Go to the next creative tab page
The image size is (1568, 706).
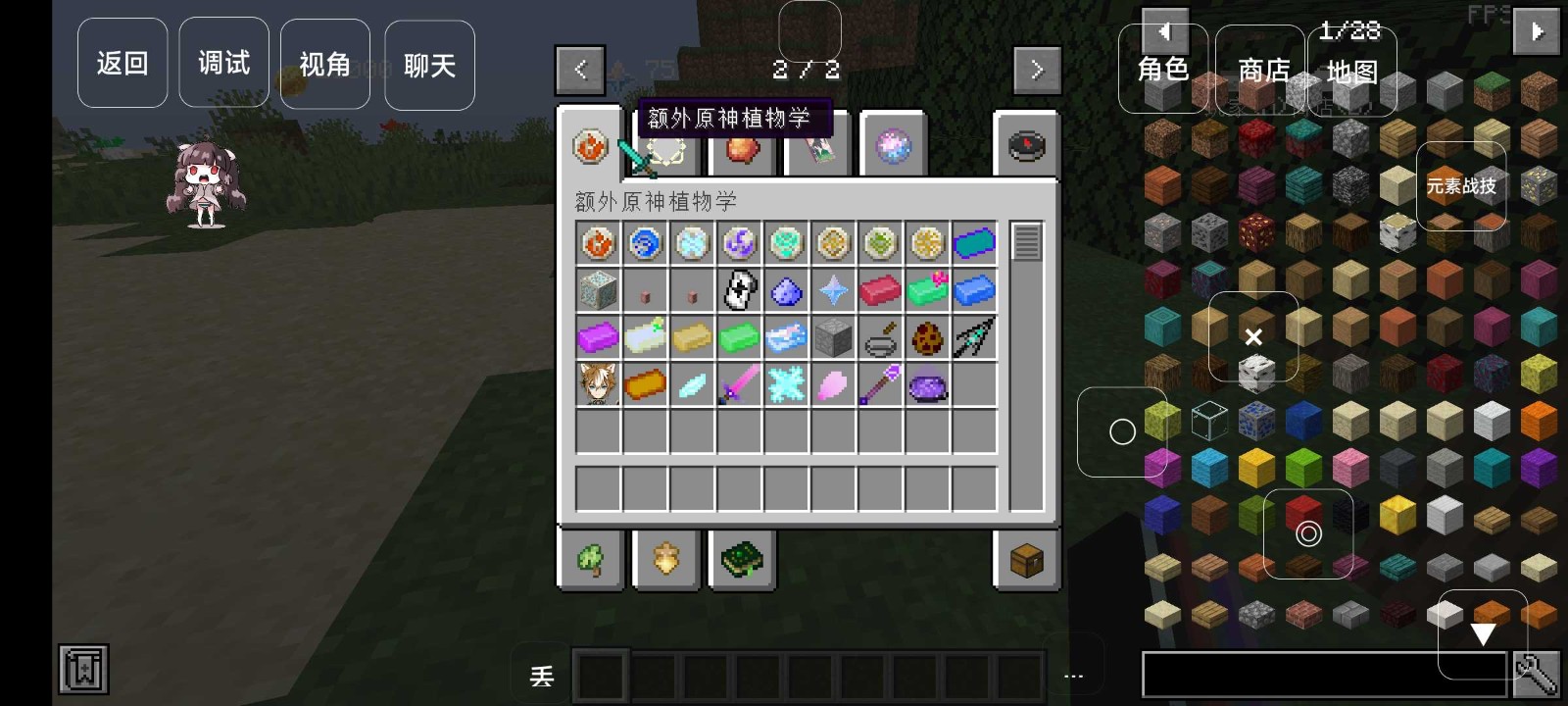click(x=1037, y=70)
